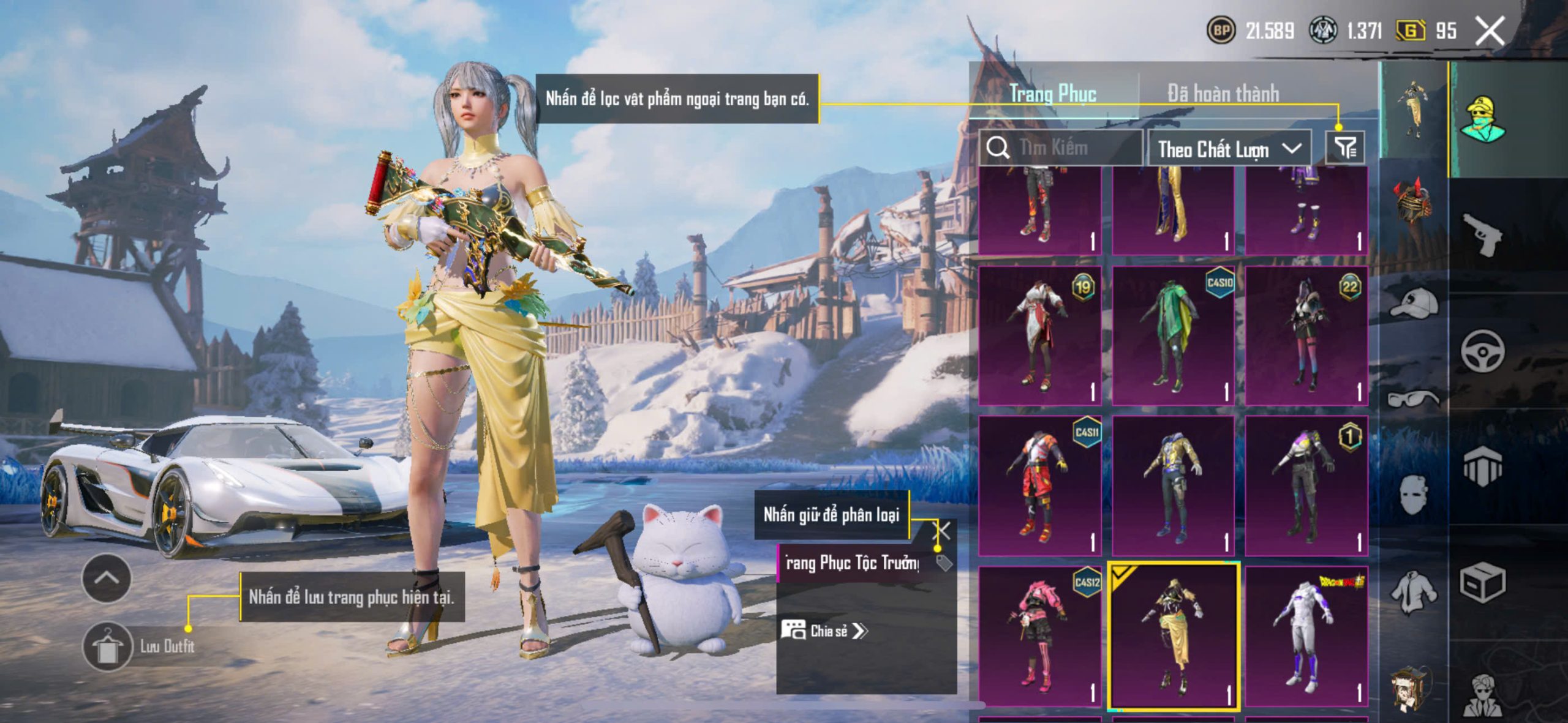Viewport: 1568px width, 723px height.
Task: Save the current outfit with Lưu Outfit
Action: 108,646
